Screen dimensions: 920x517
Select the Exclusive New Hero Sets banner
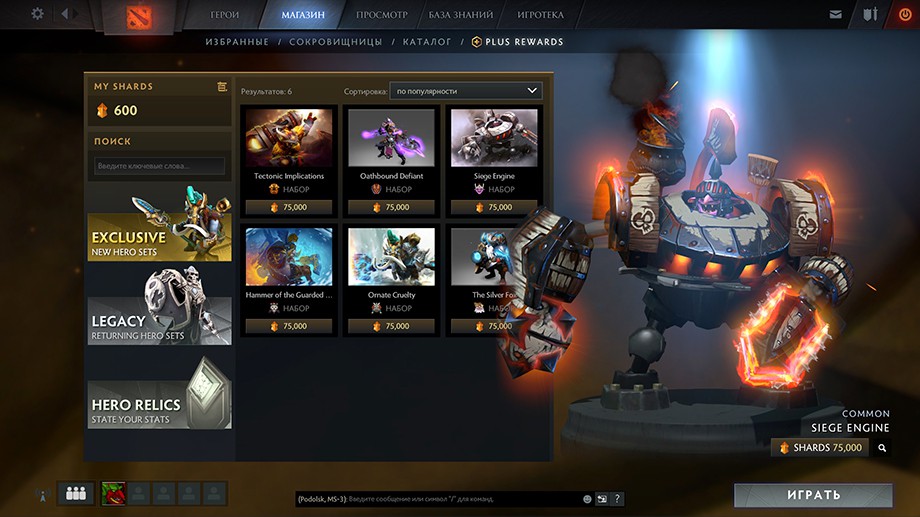coord(159,225)
